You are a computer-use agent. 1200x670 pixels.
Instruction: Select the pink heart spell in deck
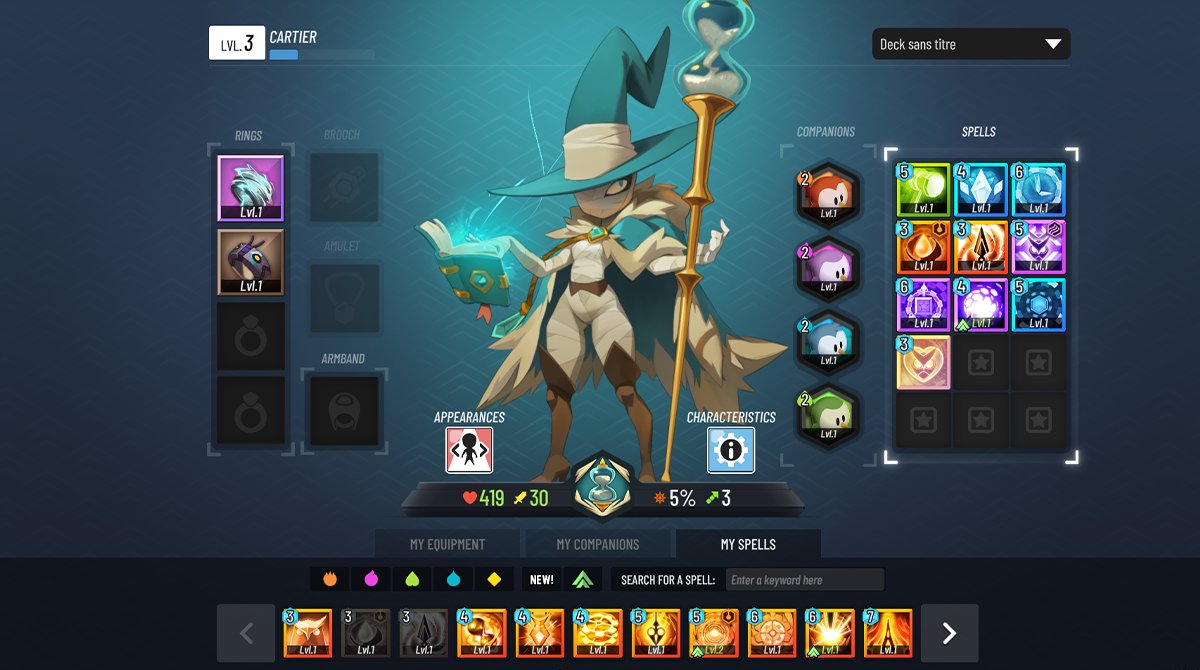[923, 362]
